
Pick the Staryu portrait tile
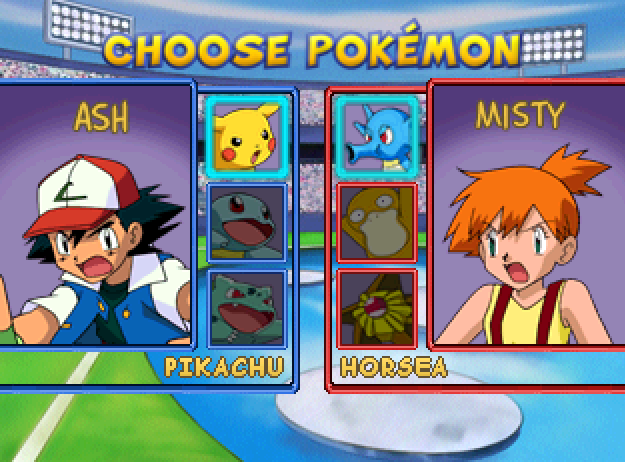tap(376, 307)
